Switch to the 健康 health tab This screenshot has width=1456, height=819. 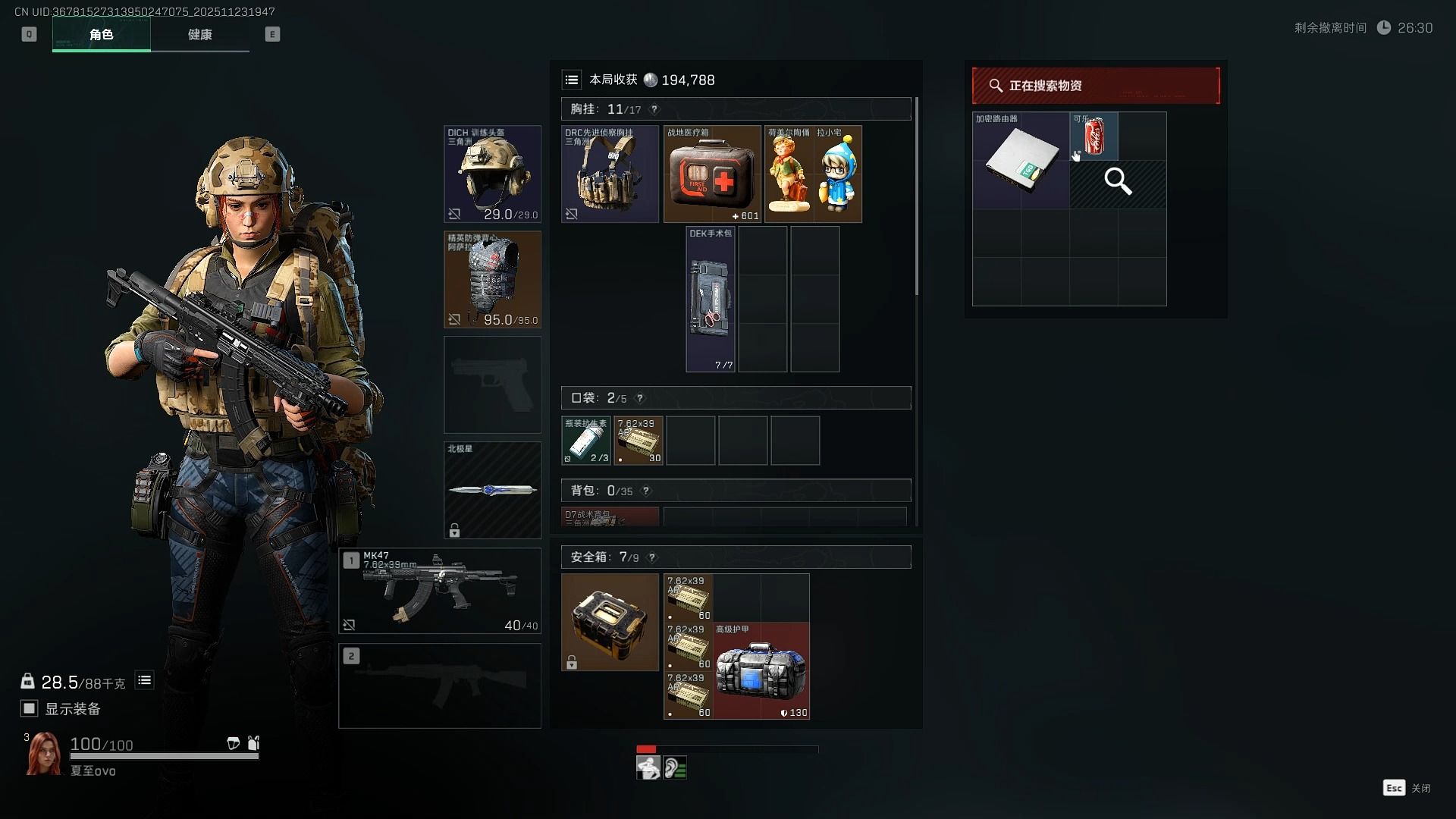[199, 35]
